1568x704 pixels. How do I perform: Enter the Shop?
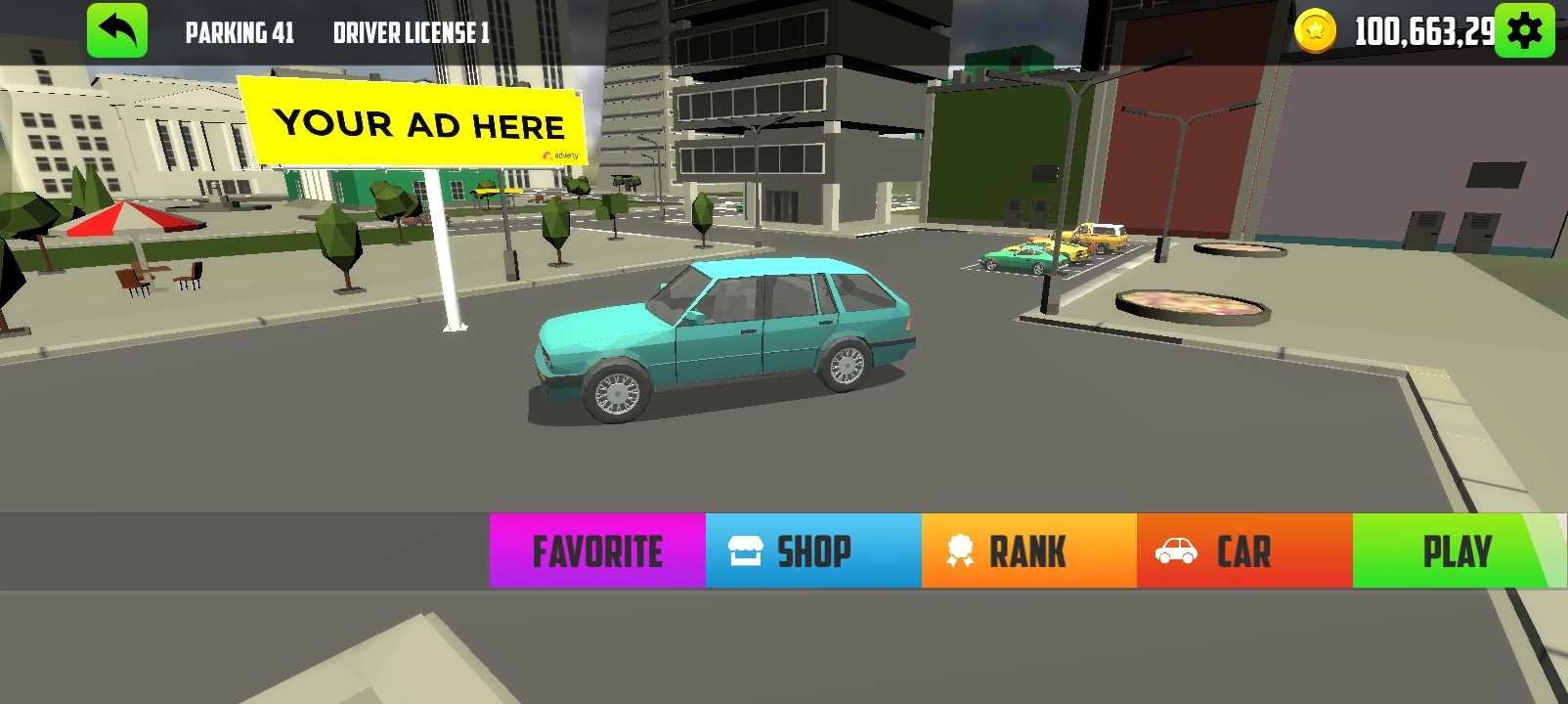pyautogui.click(x=813, y=551)
